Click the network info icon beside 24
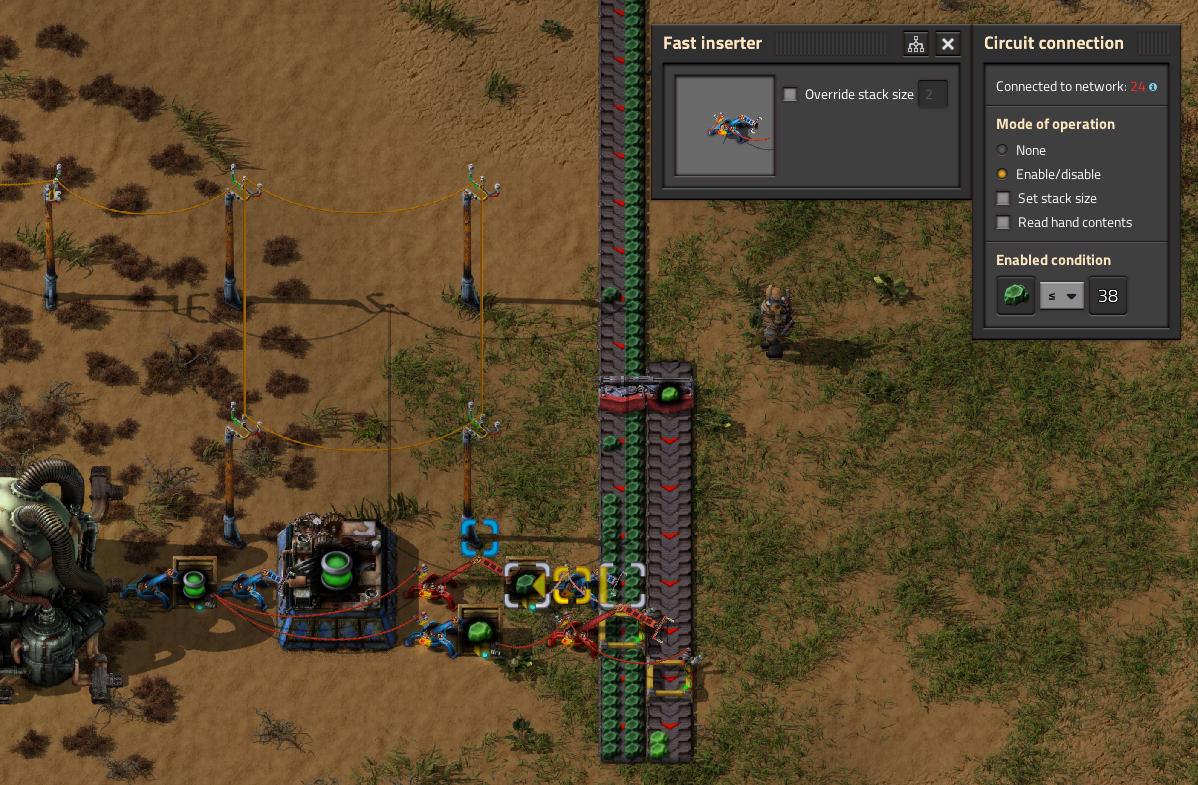This screenshot has height=785, width=1198. [1153, 87]
